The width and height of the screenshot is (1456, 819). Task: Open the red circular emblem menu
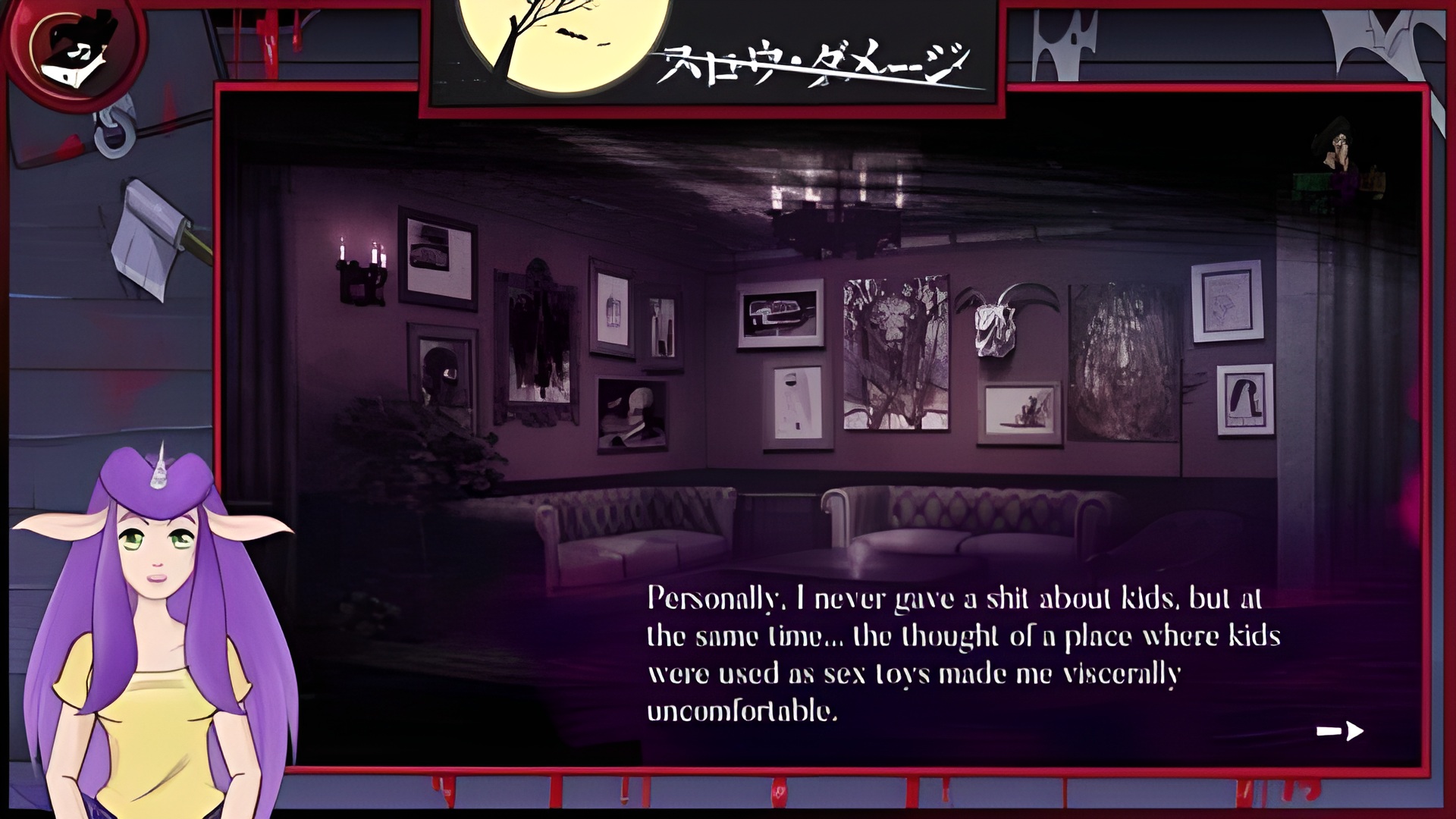(x=74, y=53)
